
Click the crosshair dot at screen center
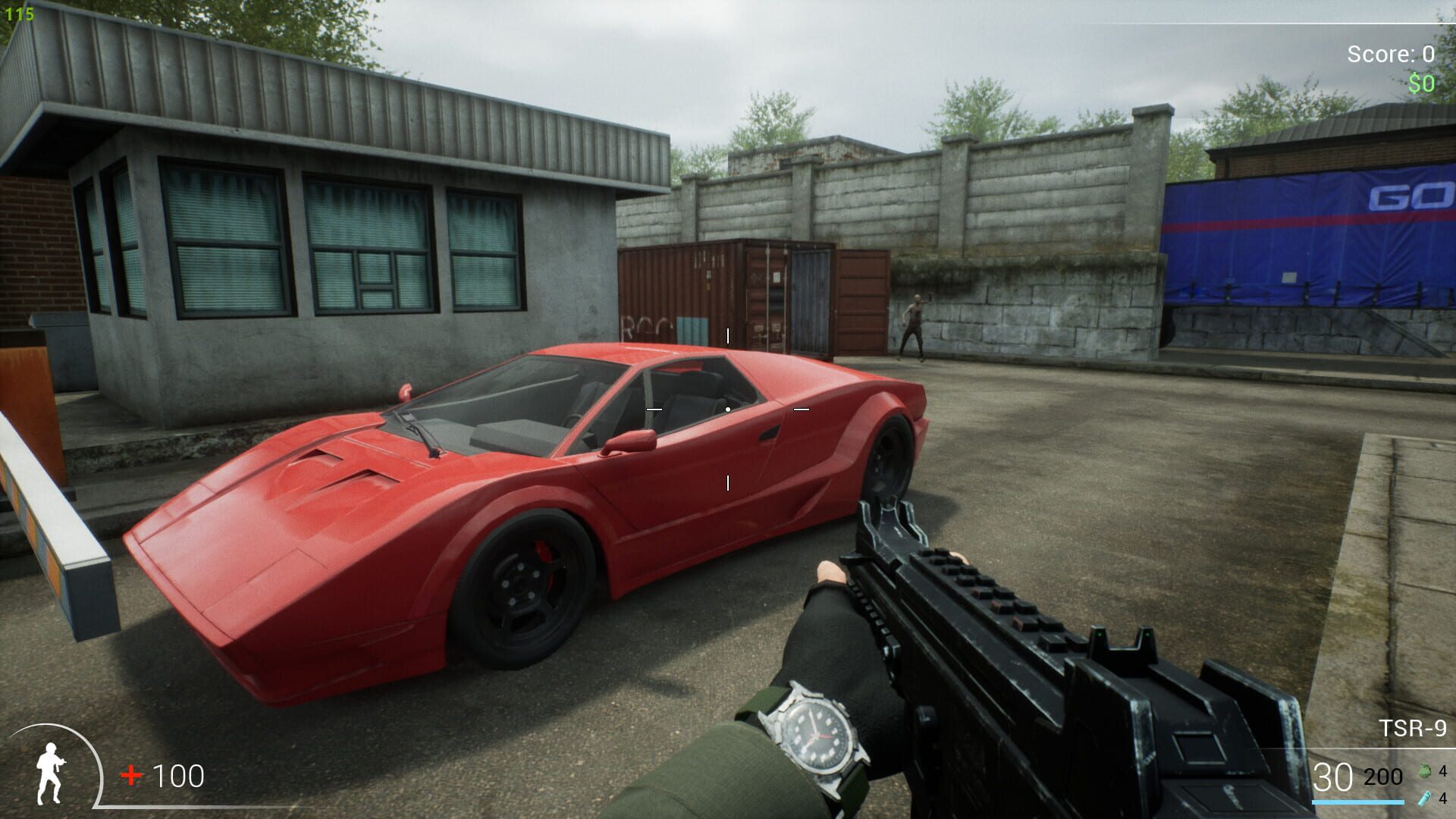[x=728, y=409]
